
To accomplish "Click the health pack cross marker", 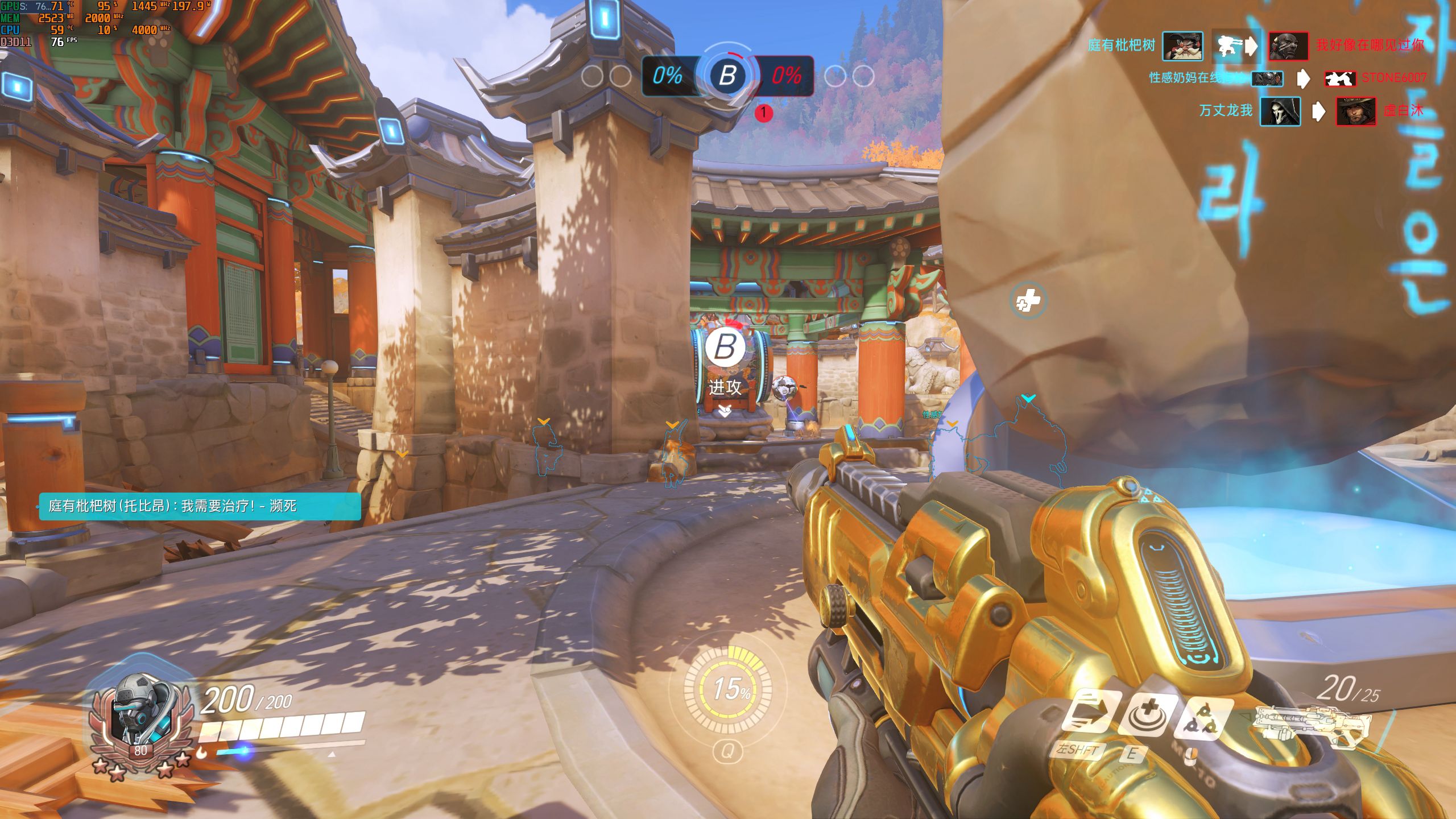I will pyautogui.click(x=1028, y=300).
